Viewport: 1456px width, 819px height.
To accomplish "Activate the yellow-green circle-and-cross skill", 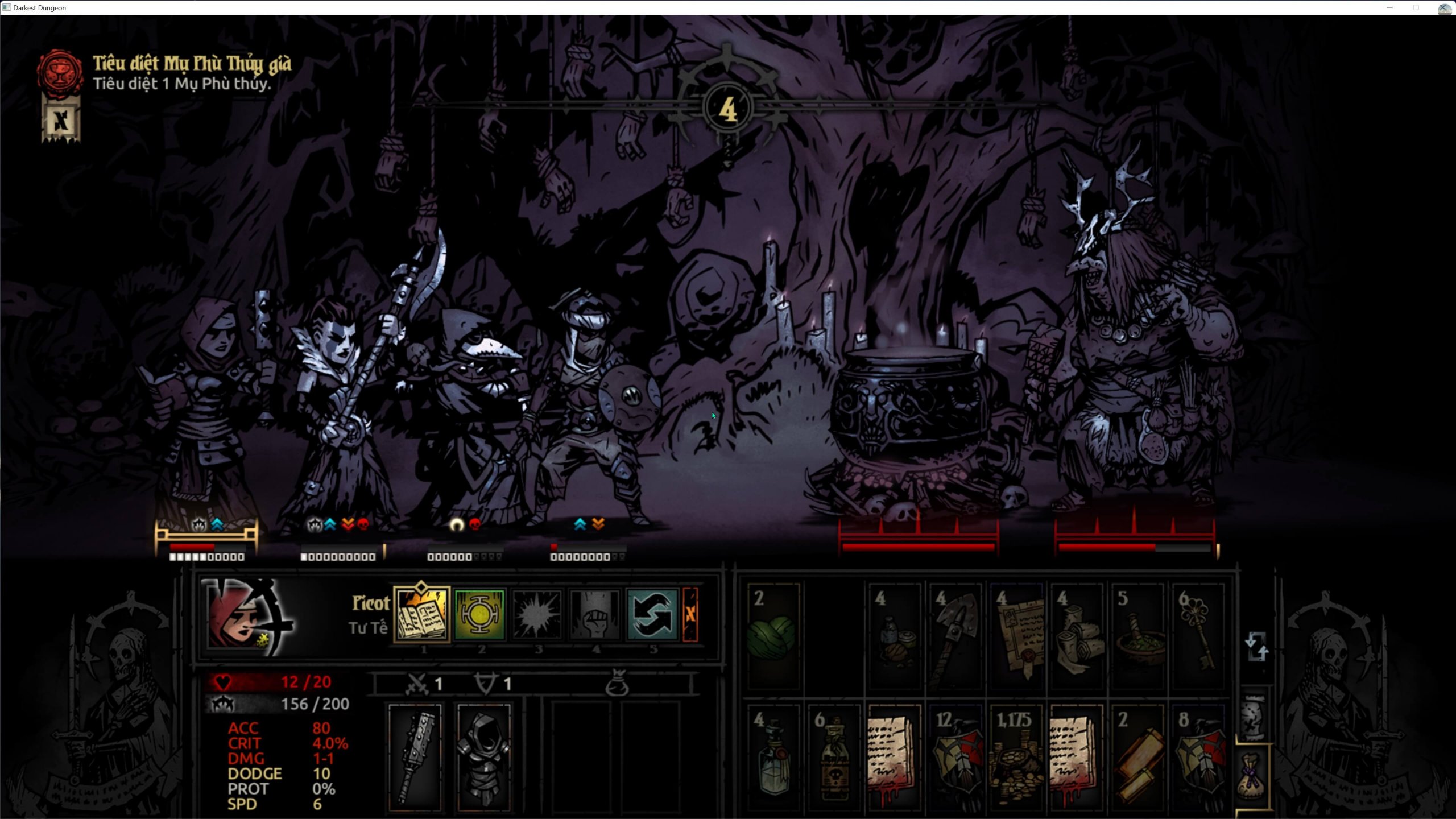I will click(x=479, y=615).
